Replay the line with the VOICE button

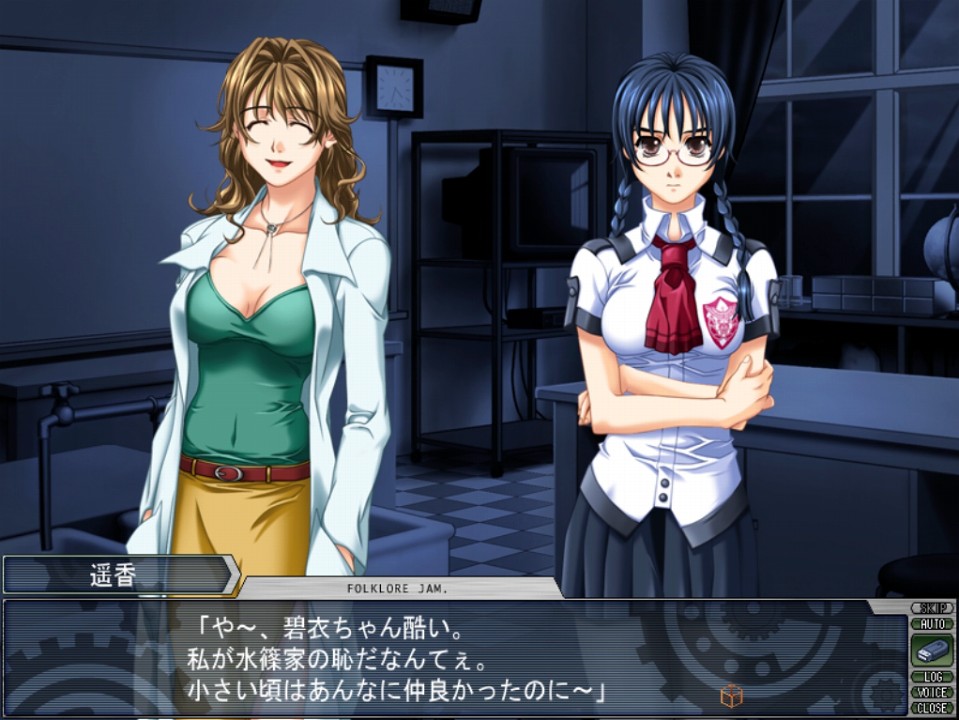(931, 692)
